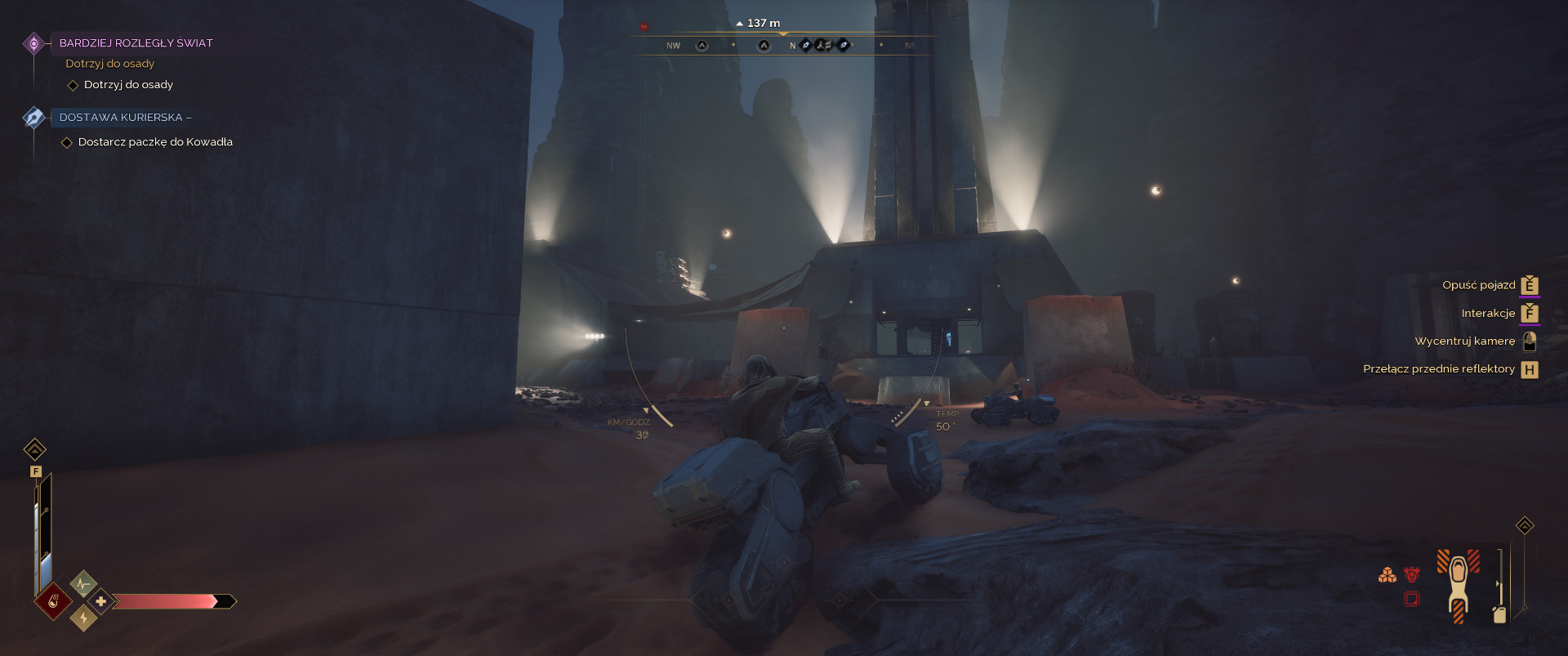Image resolution: width=1568 pixels, height=656 pixels.
Task: Click the fuel canister icon
Action: pyautogui.click(x=1499, y=614)
